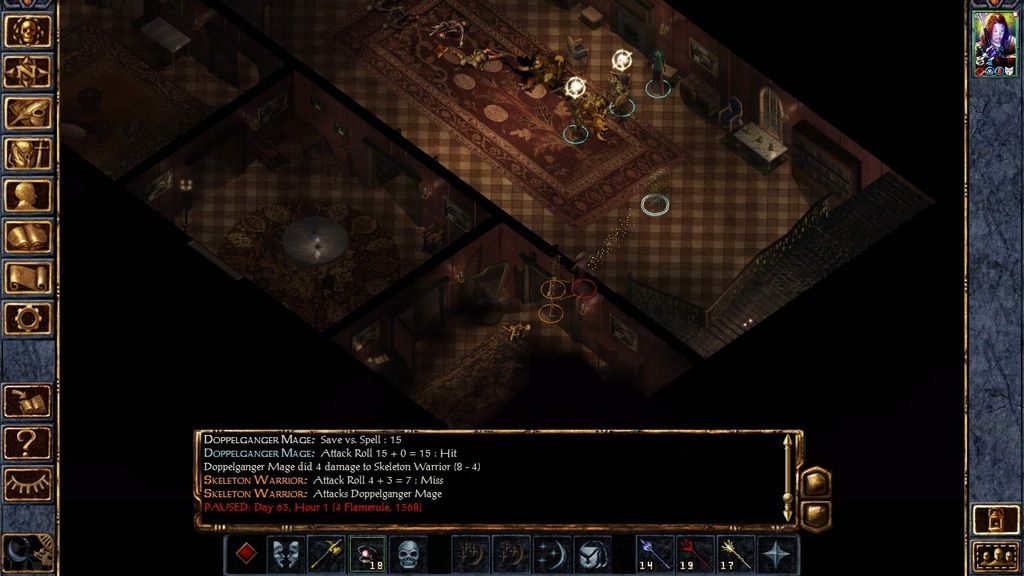Click the padlock button in the right sidebar
The width and height of the screenshot is (1024, 576).
tap(995, 517)
